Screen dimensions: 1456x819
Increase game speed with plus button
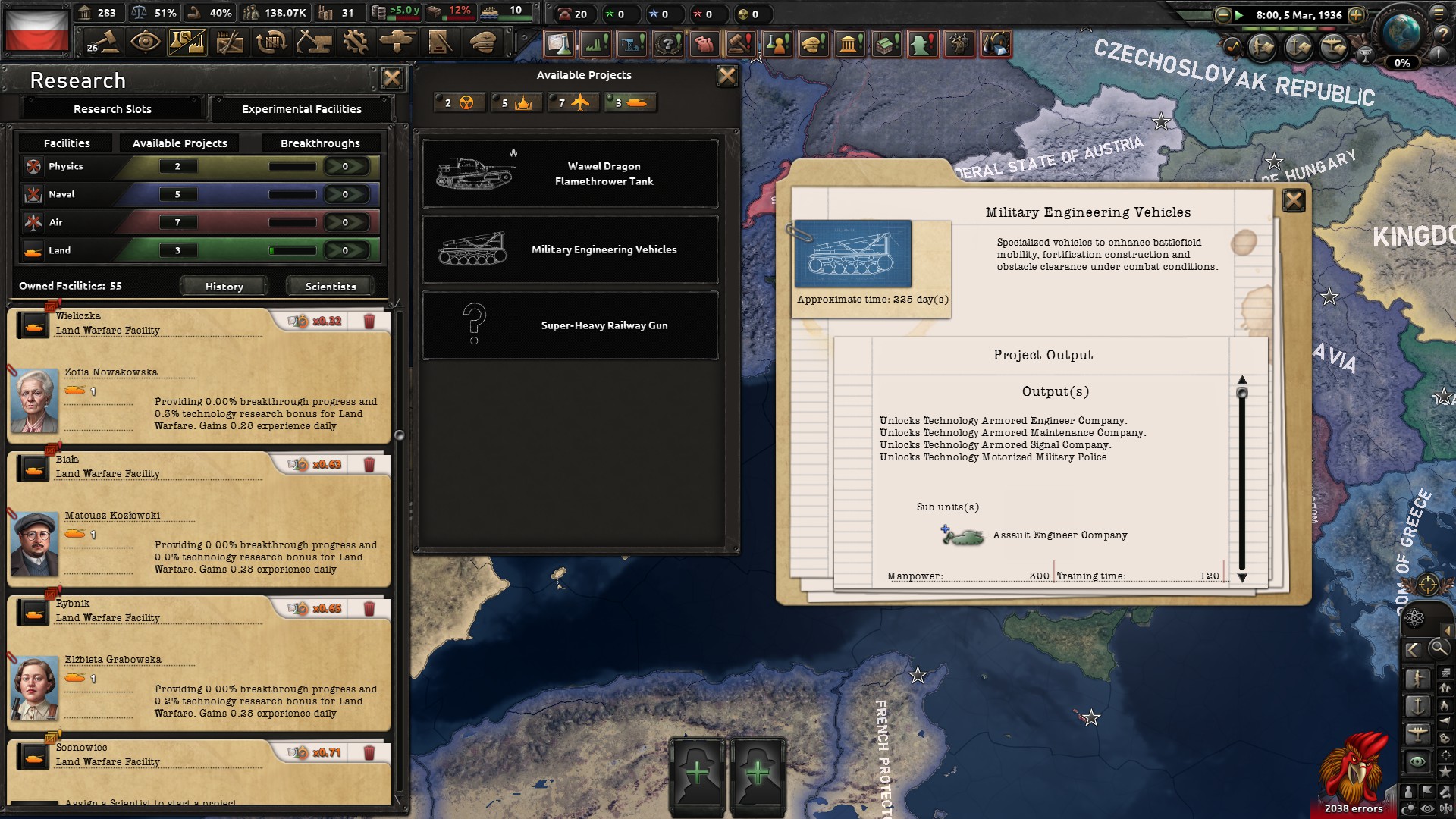tap(1357, 15)
